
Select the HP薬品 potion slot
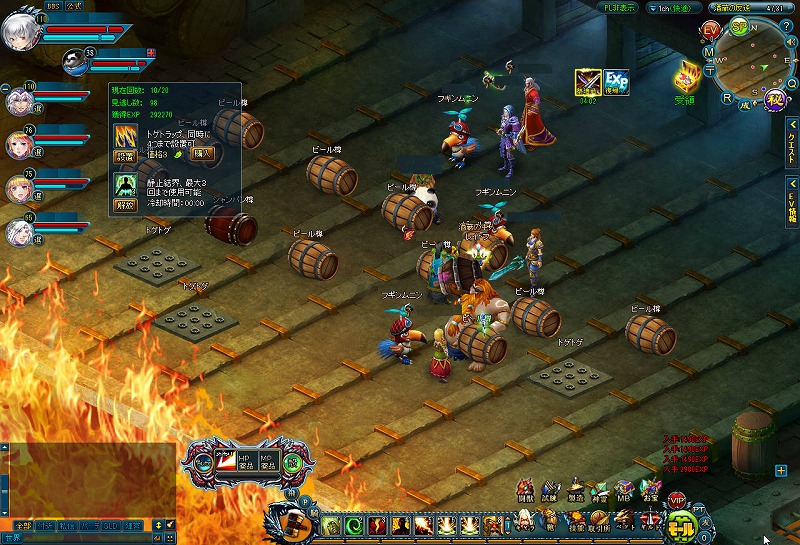coord(243,463)
